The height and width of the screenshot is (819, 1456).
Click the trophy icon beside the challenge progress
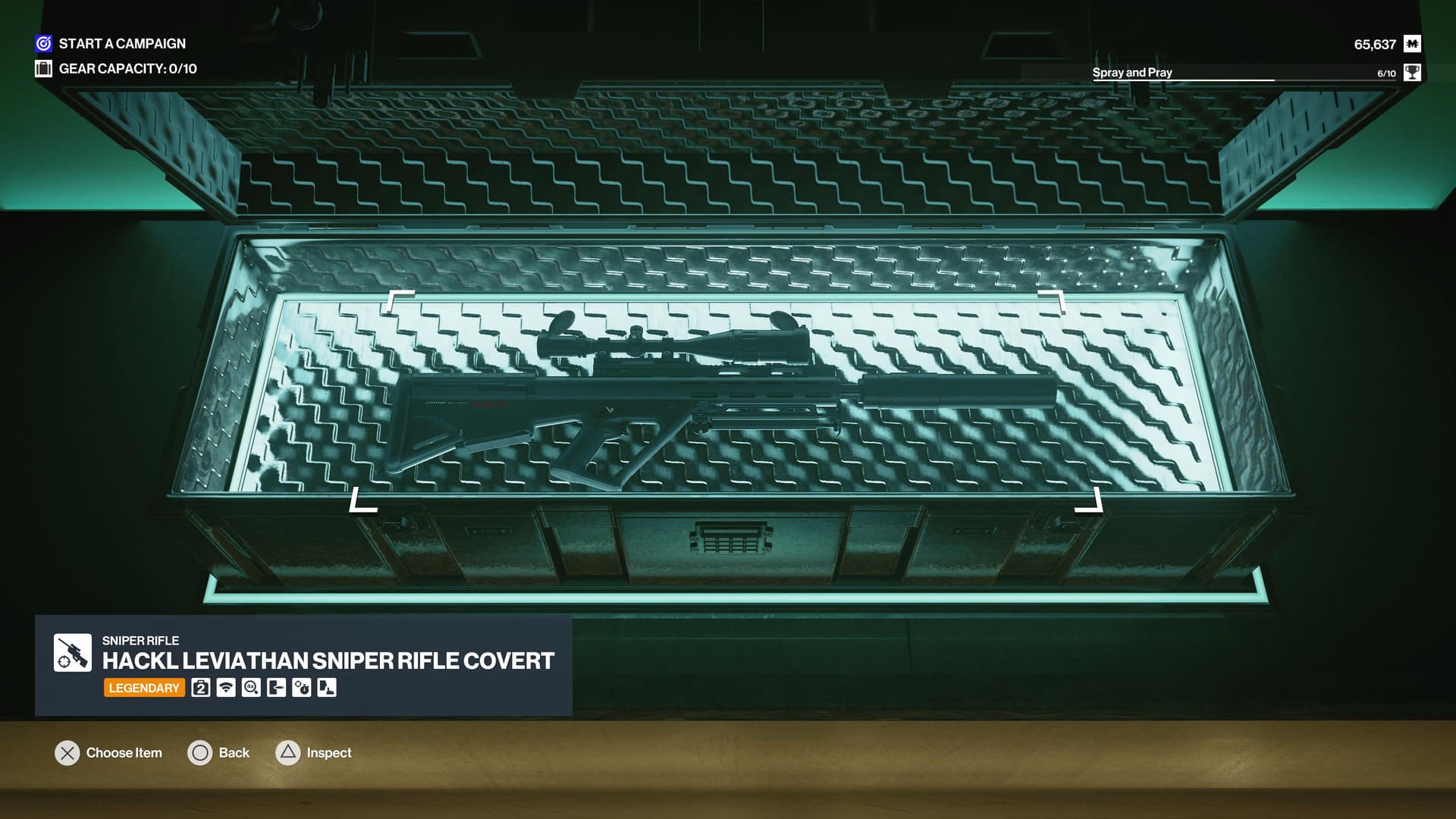click(x=1412, y=73)
